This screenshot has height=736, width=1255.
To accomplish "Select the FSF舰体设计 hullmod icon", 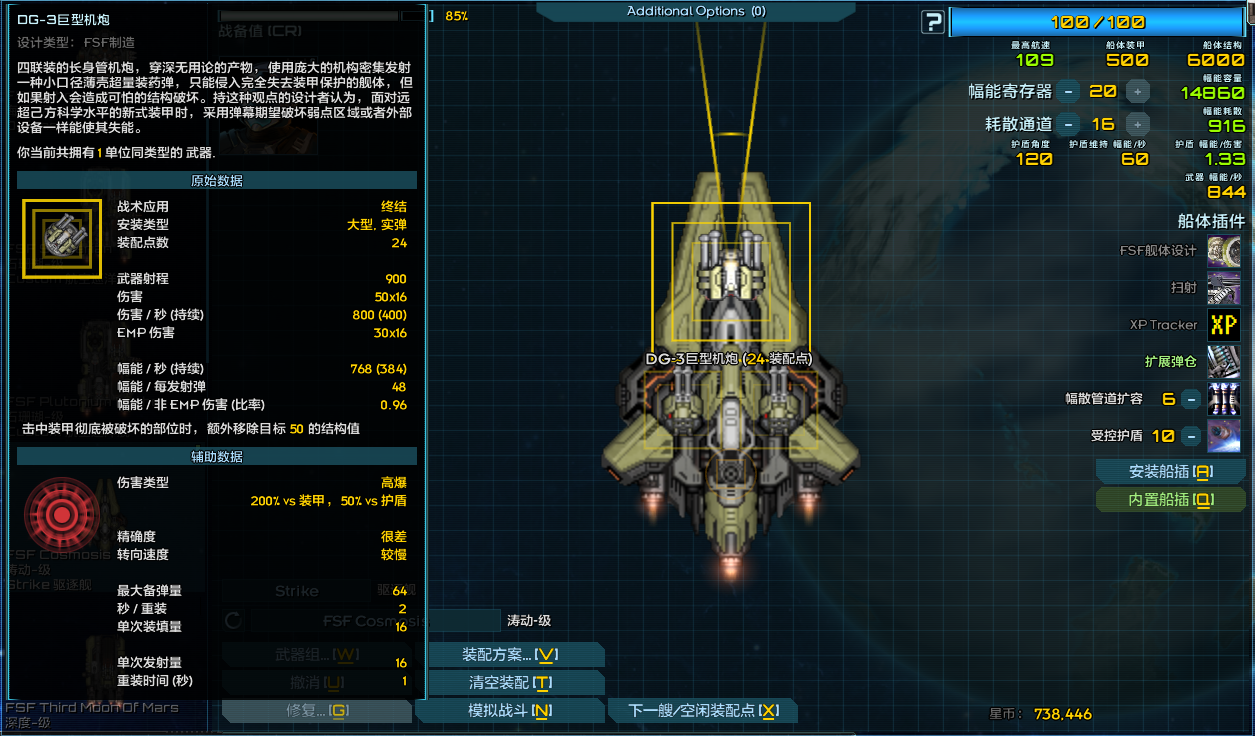I will (1224, 251).
